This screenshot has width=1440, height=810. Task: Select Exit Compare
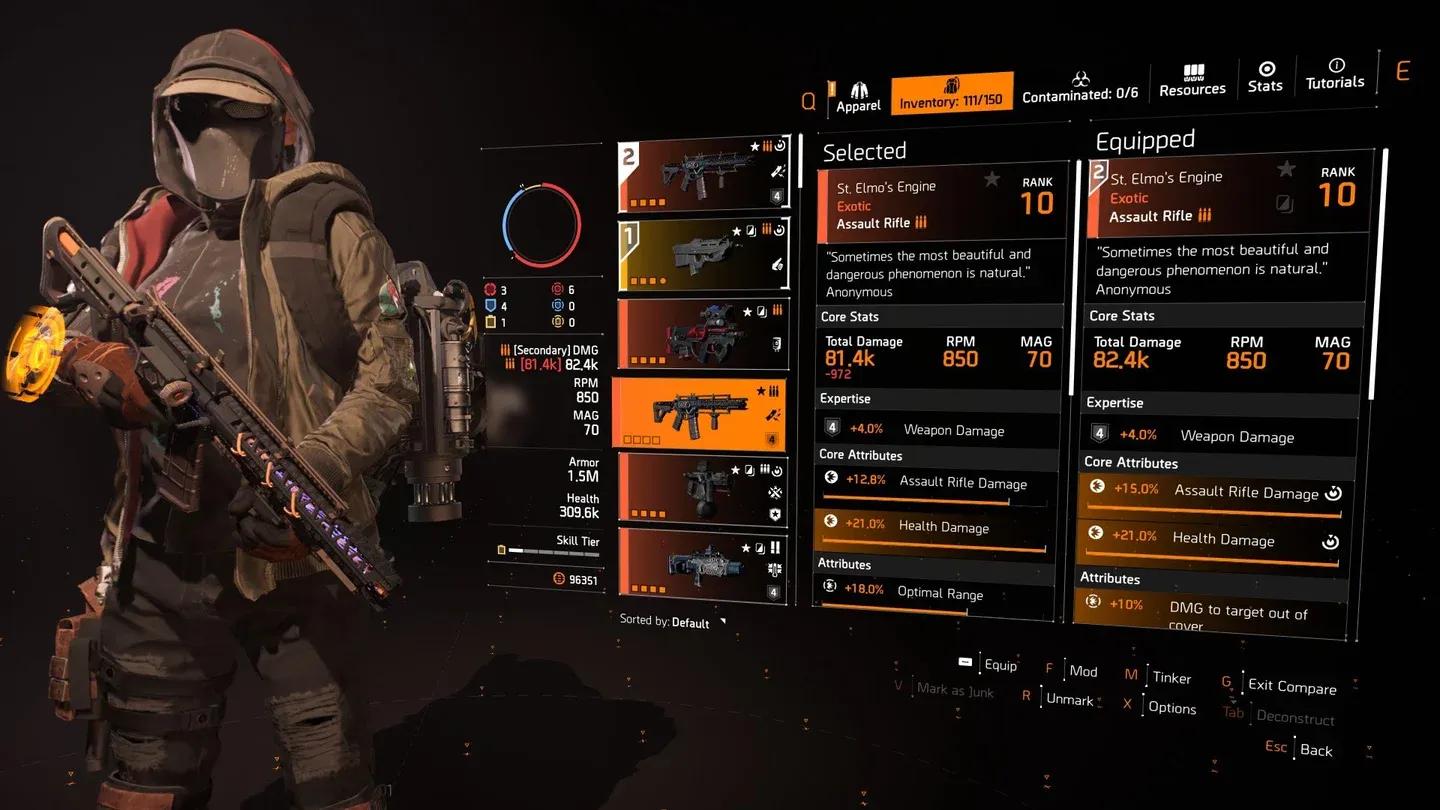[1291, 686]
